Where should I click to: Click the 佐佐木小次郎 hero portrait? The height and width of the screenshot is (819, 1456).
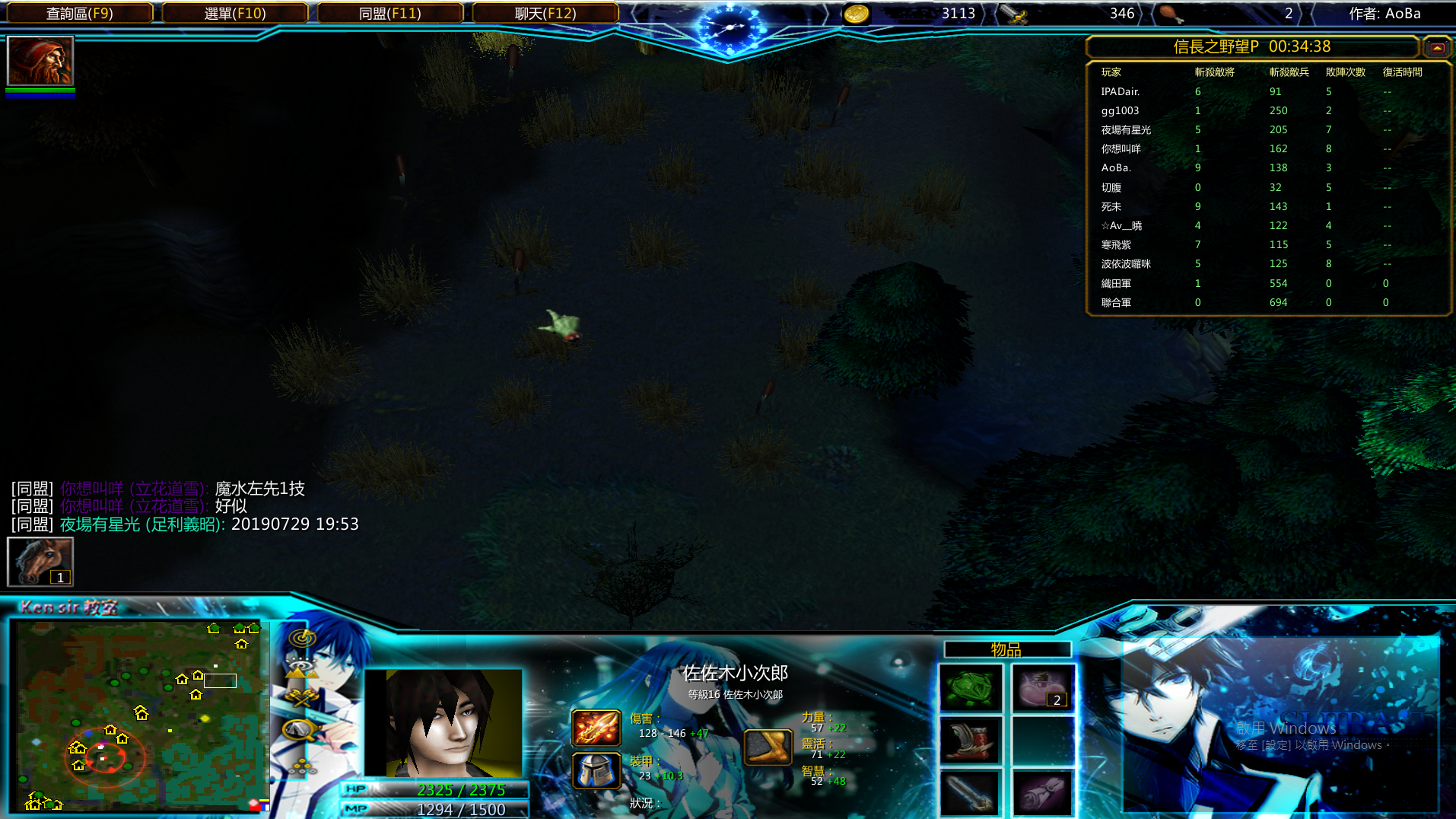tap(443, 722)
